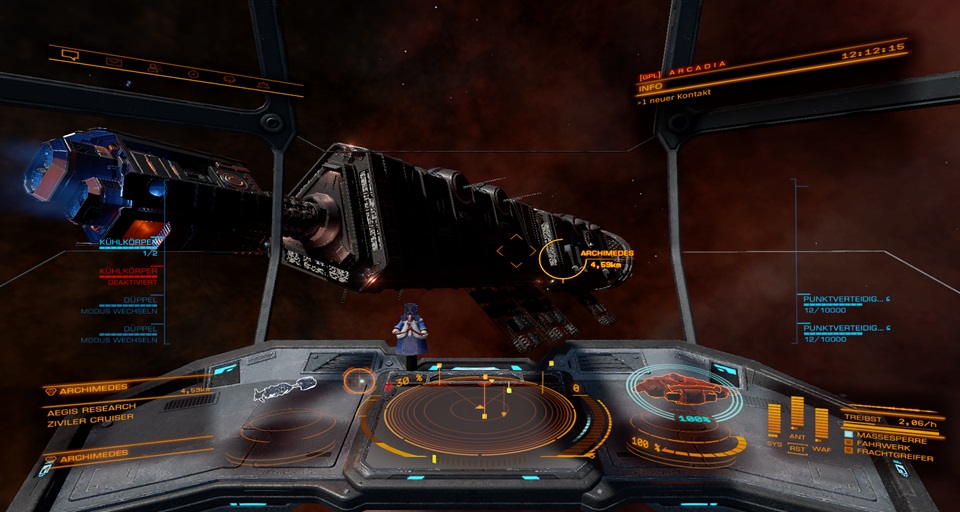Viewport: 960px width, 512px height.
Task: Click the SYS power distributor bar
Action: coord(775,420)
